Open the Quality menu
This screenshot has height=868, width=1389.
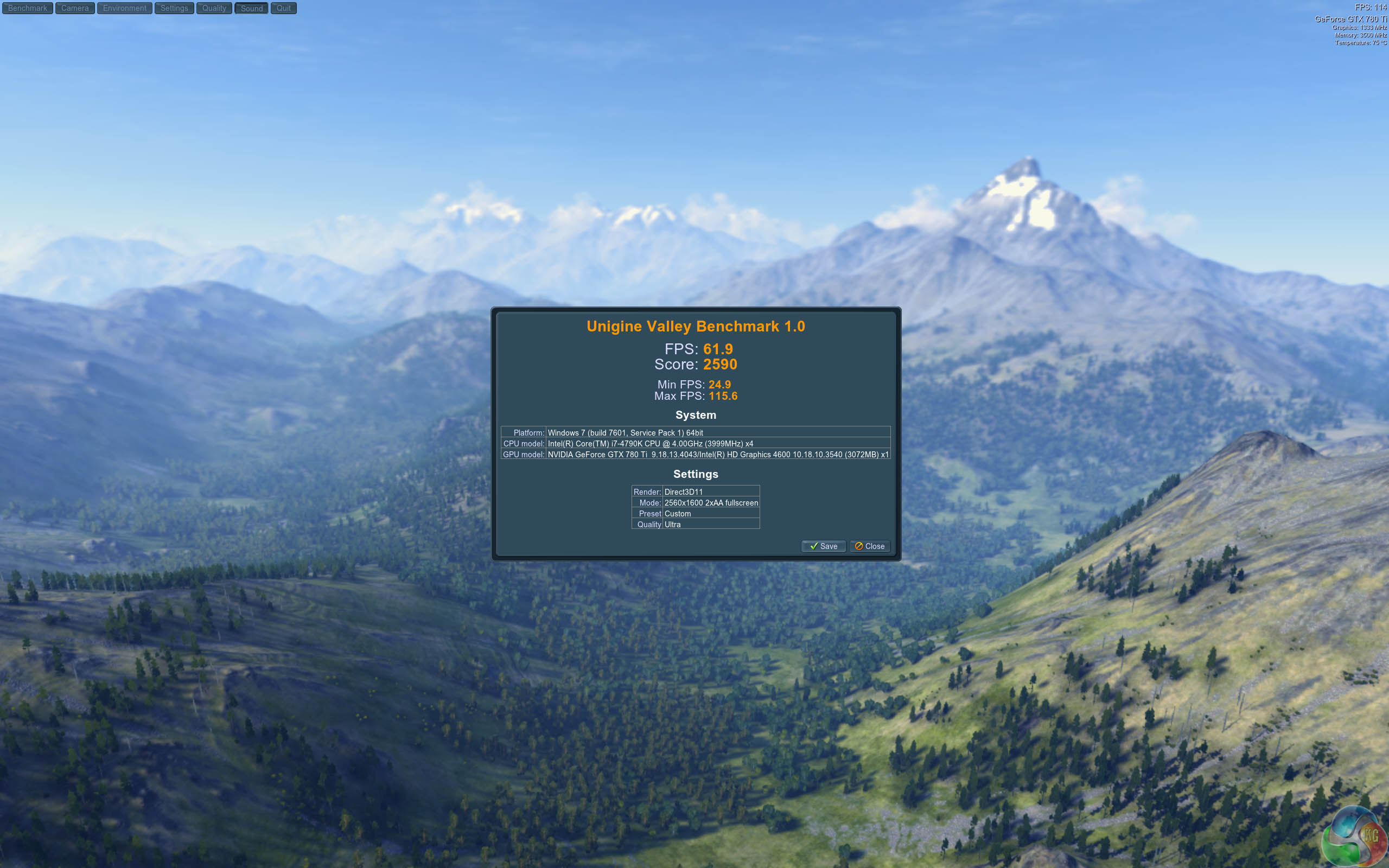point(214,8)
